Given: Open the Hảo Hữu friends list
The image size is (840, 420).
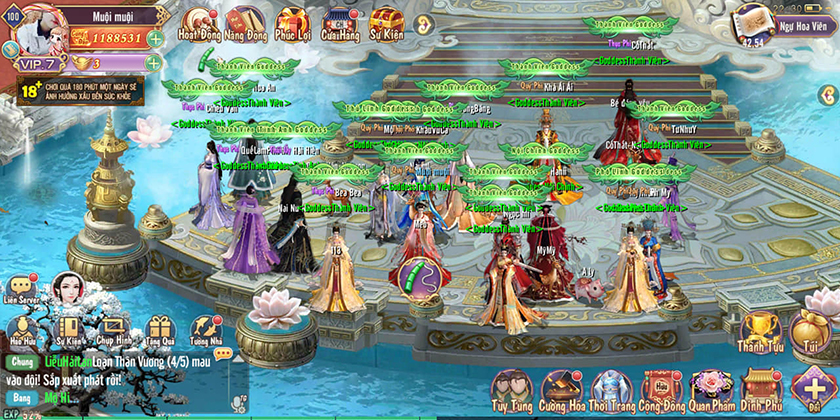Looking at the screenshot, I should (23, 332).
